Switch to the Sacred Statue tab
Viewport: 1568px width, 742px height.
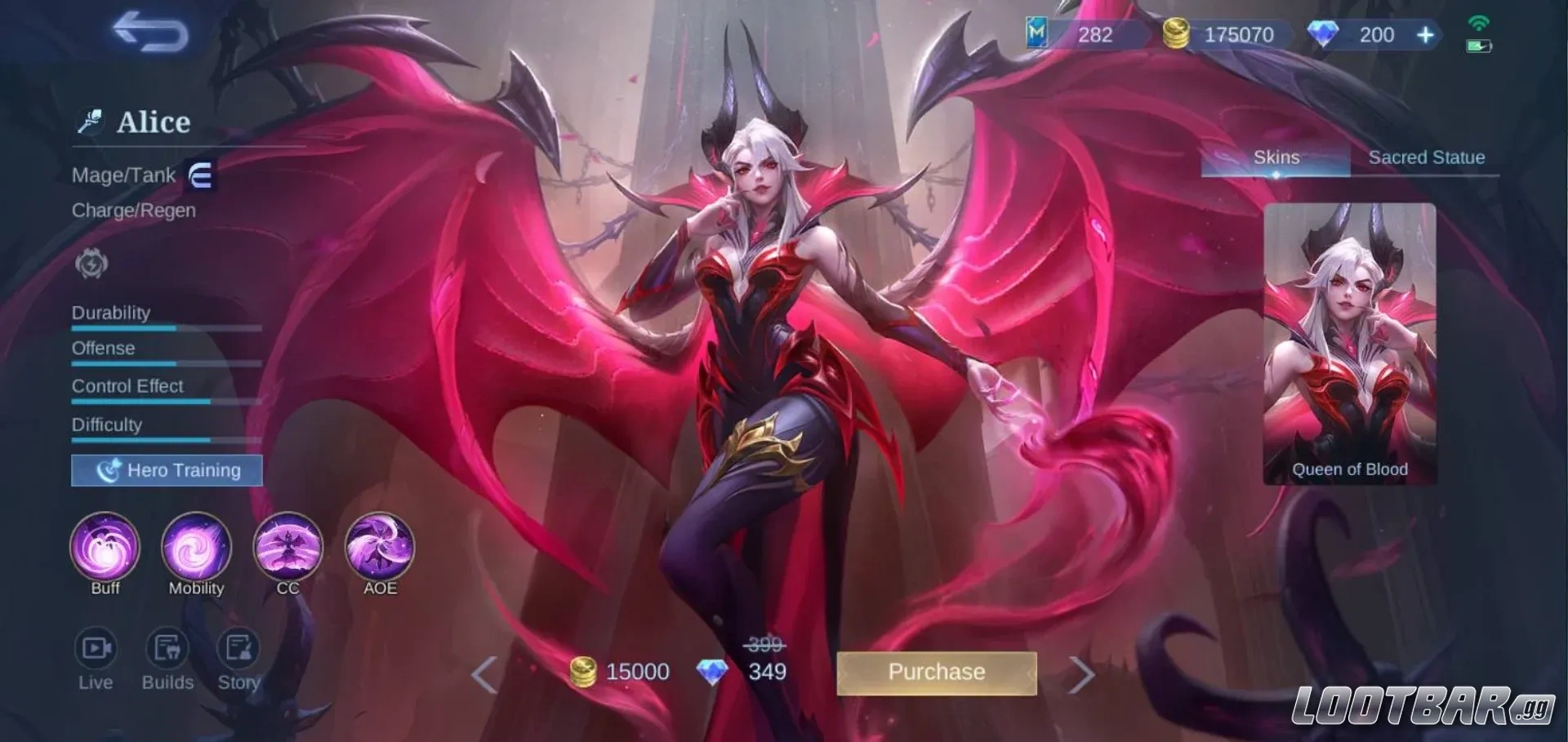pos(1426,157)
